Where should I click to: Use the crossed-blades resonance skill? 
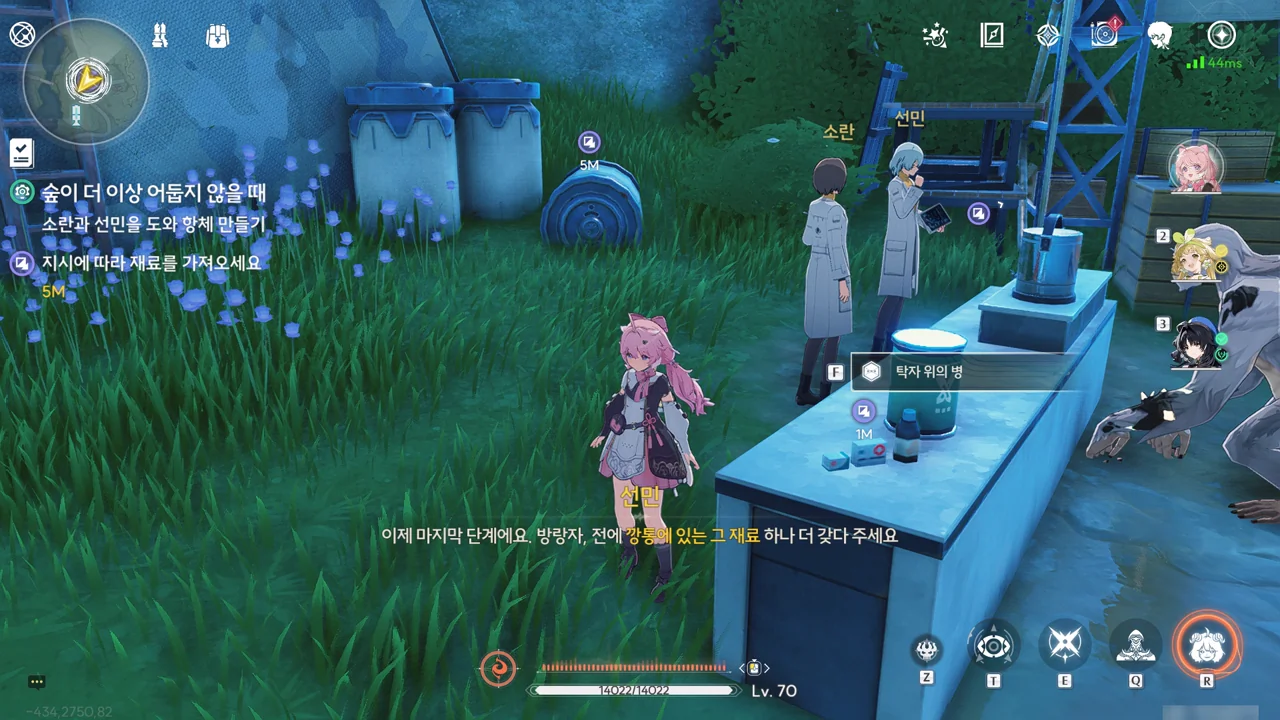(x=1064, y=646)
